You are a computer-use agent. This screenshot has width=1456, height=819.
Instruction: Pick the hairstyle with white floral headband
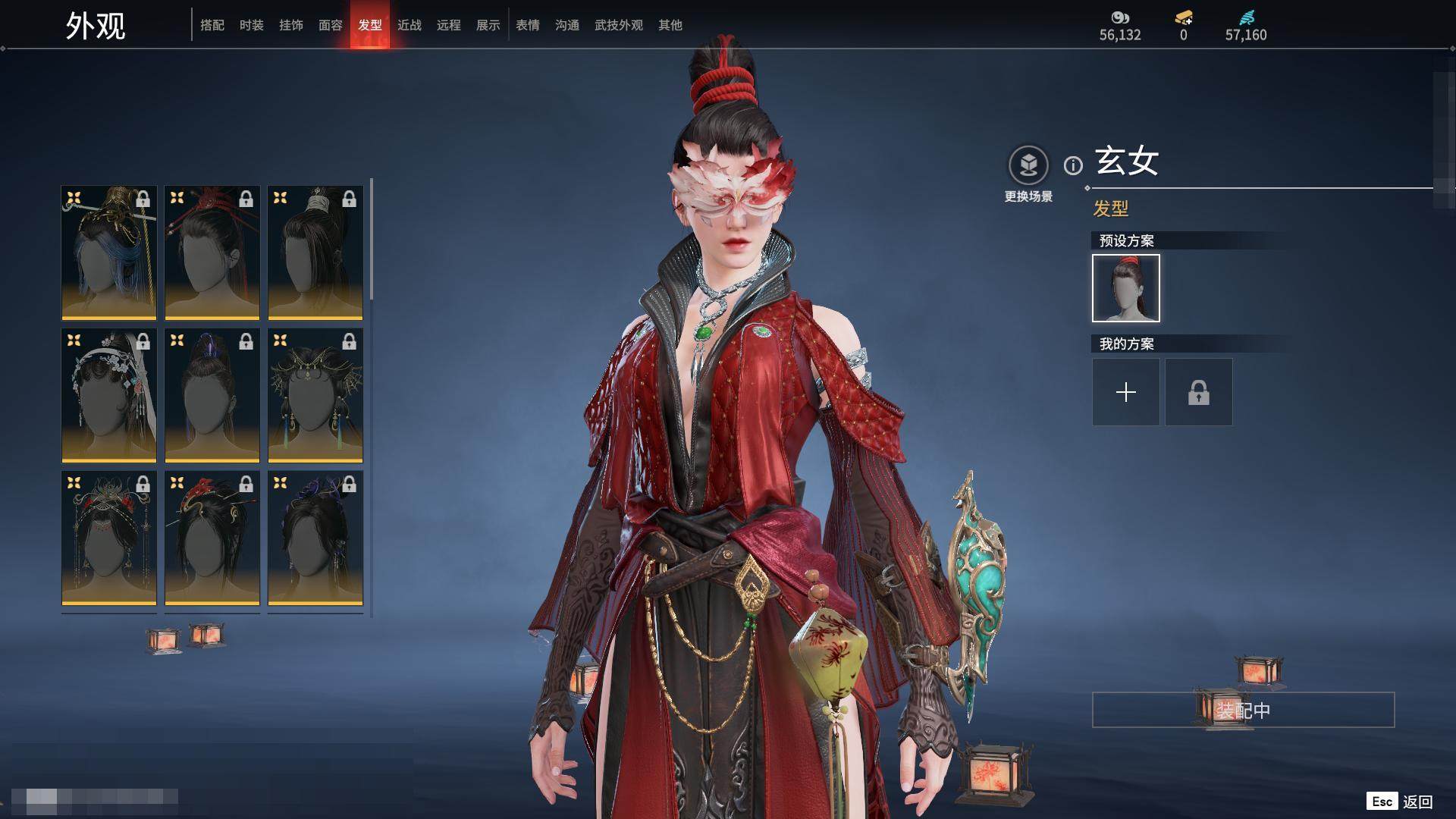pyautogui.click(x=109, y=394)
